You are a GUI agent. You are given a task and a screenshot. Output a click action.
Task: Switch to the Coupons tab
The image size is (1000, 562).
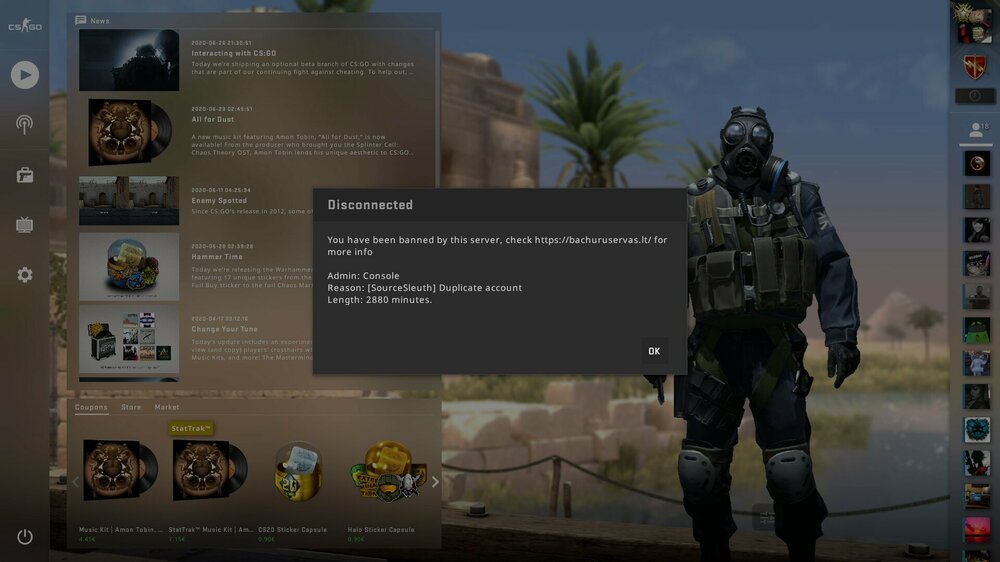pos(91,408)
